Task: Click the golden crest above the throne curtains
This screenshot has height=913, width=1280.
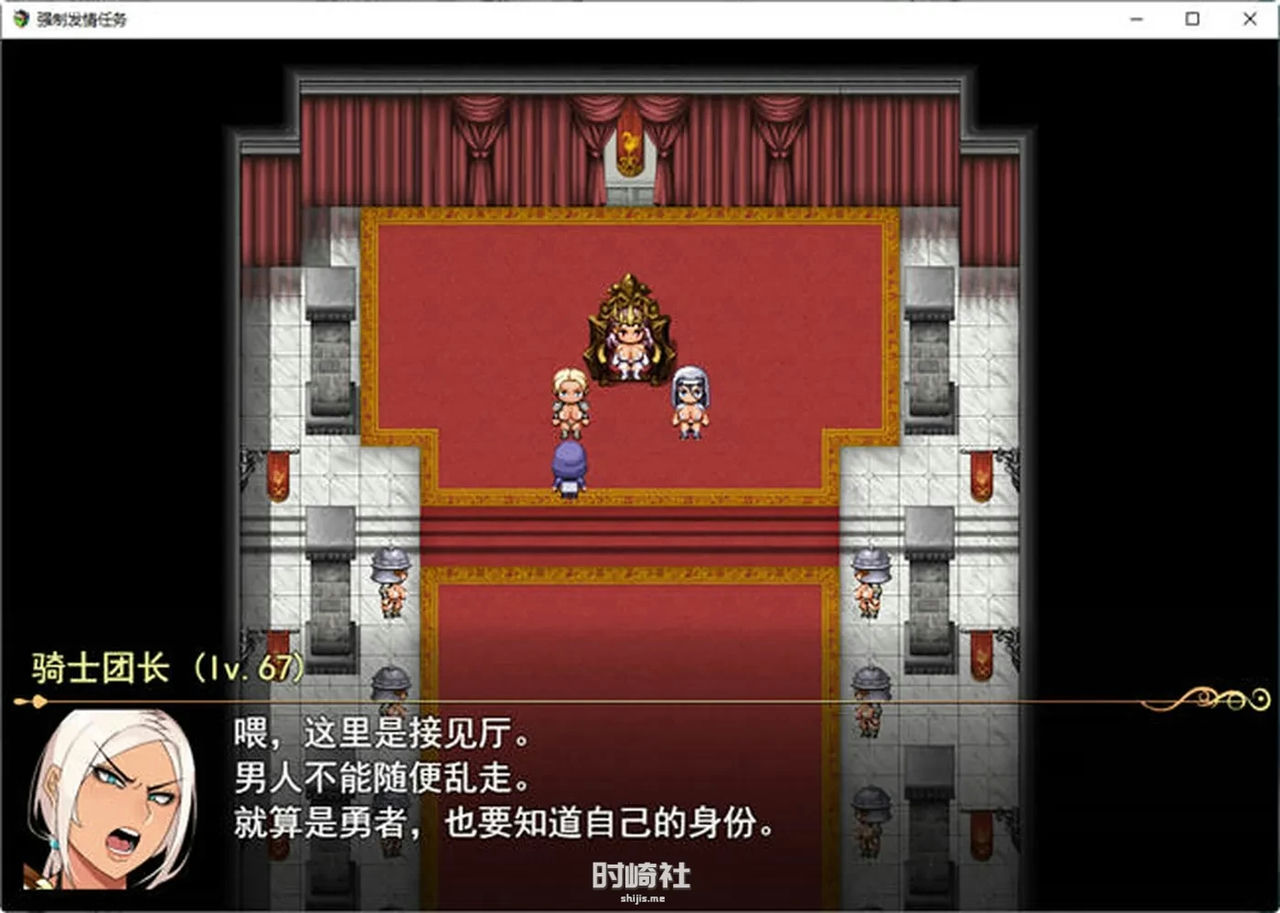Action: click(x=631, y=145)
